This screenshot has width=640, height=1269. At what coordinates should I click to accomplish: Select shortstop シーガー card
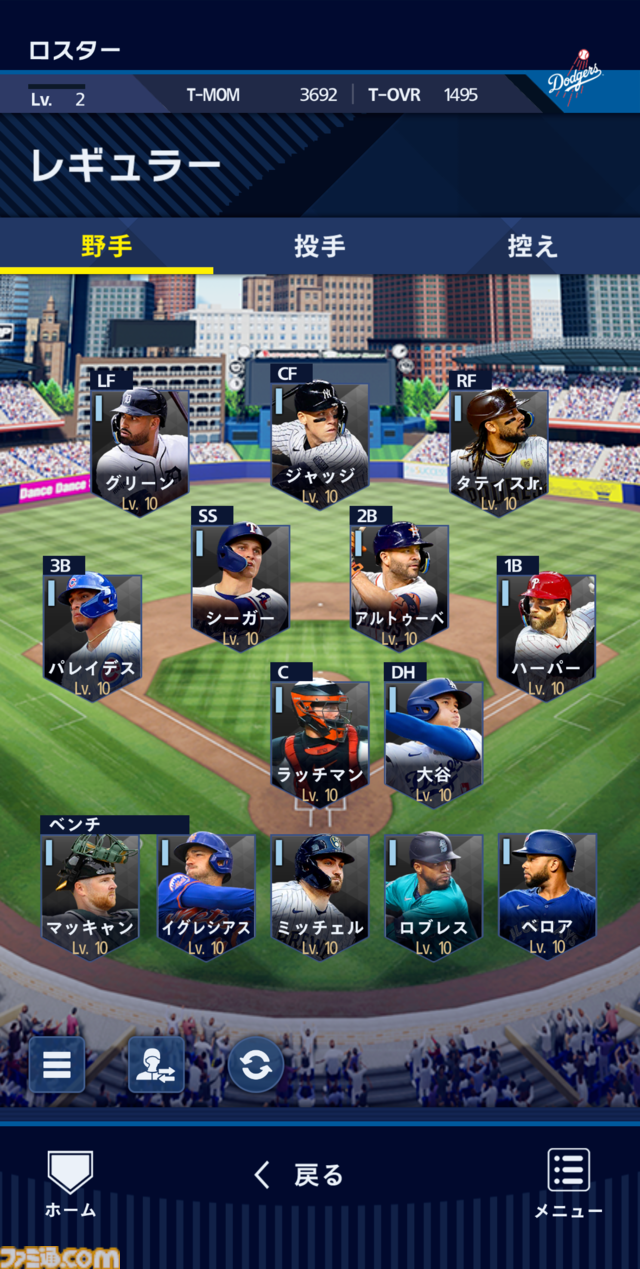[x=240, y=586]
